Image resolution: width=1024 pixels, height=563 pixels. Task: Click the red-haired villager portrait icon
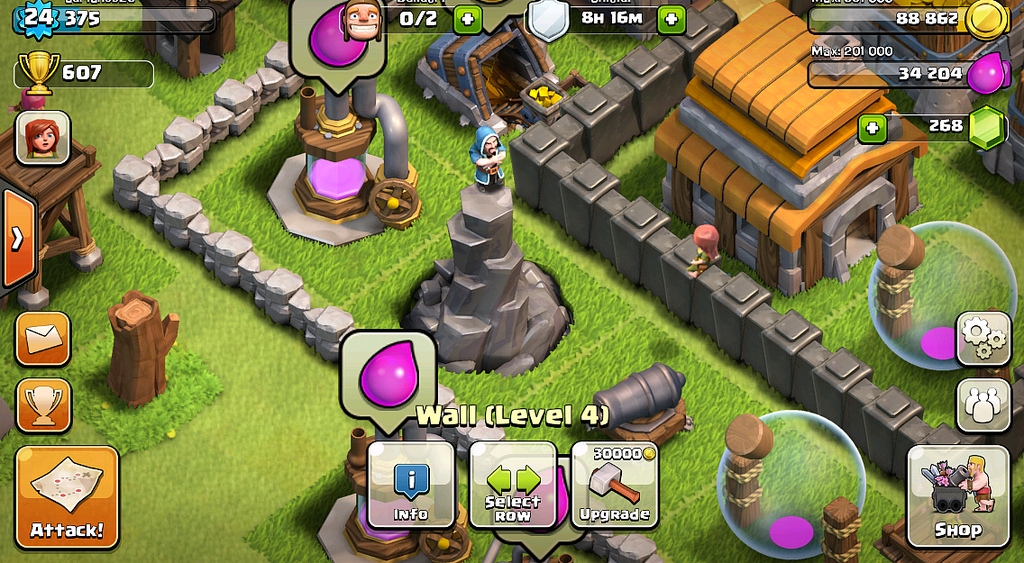(x=43, y=137)
